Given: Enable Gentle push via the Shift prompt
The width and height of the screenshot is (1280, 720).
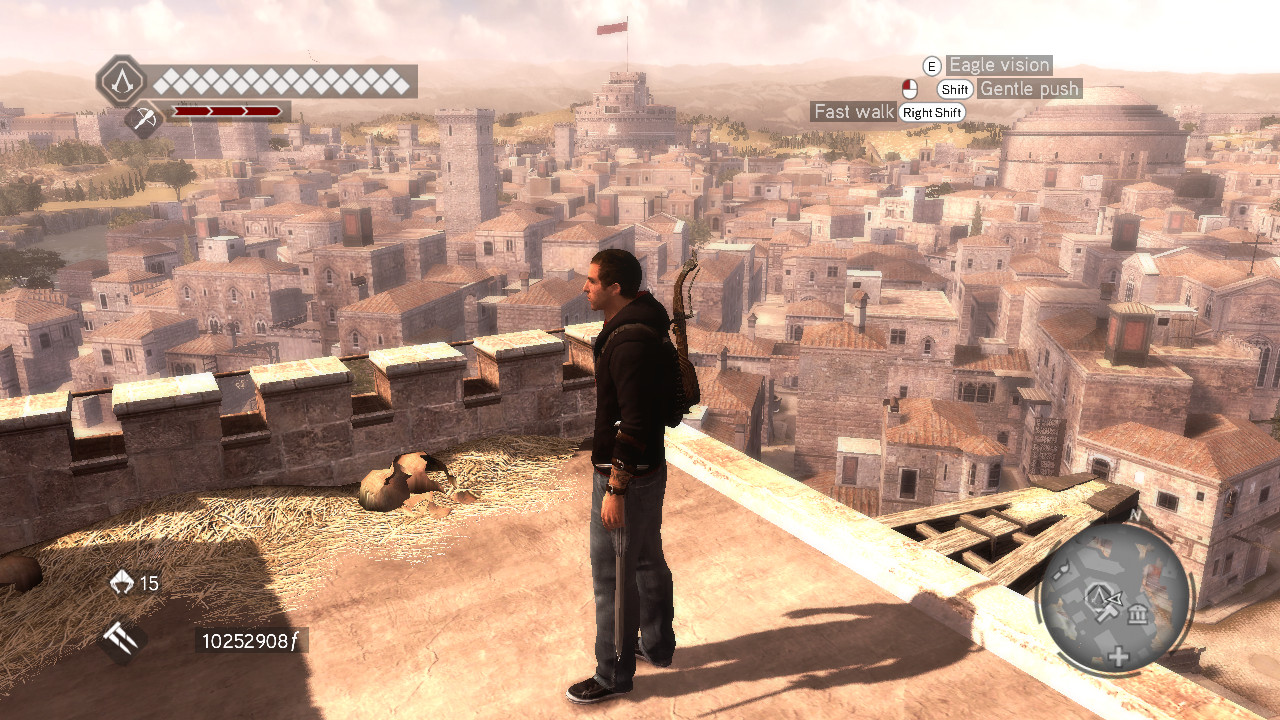Looking at the screenshot, I should [953, 89].
